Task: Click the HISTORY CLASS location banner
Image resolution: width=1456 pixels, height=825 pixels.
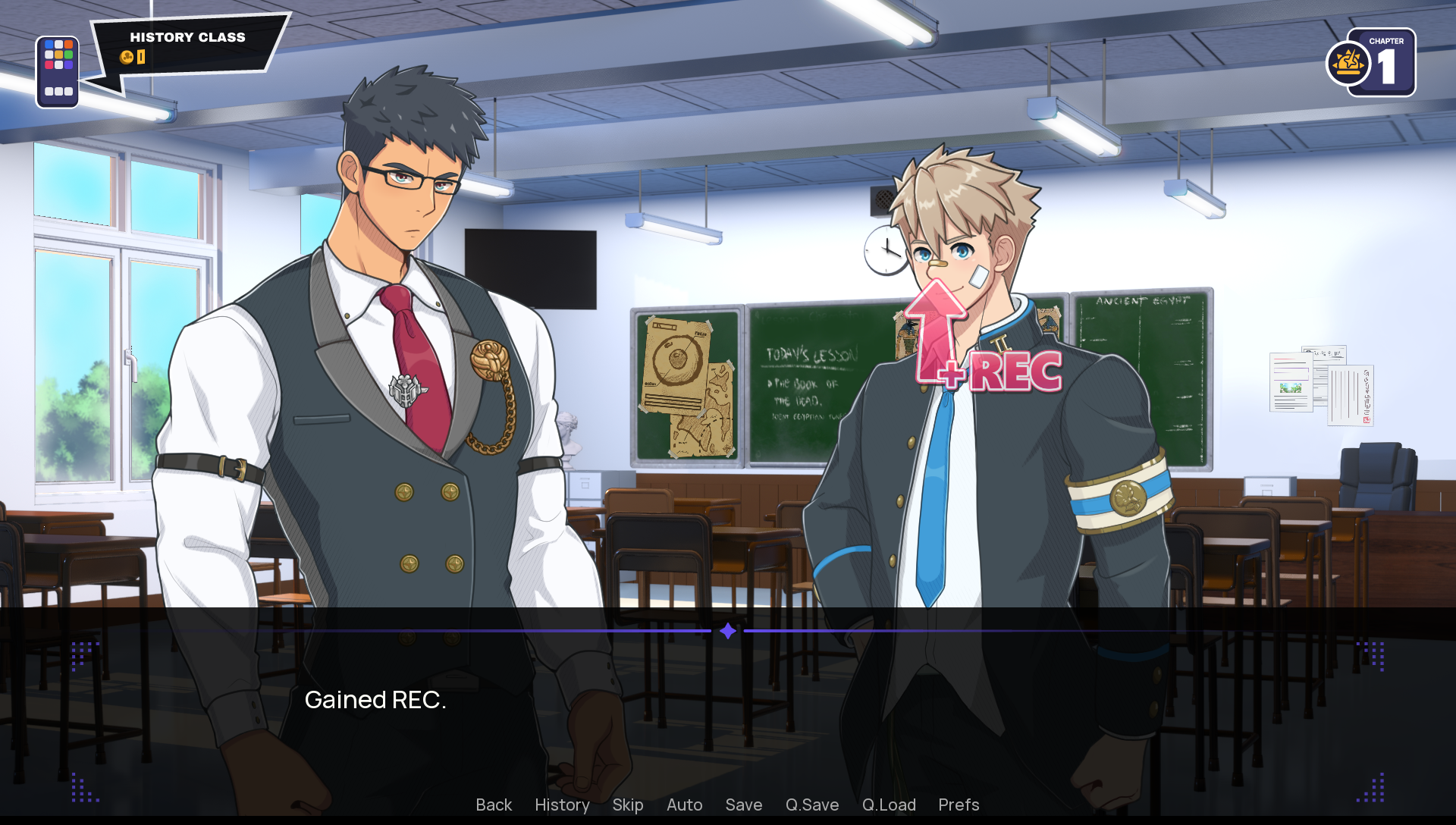Action: click(187, 37)
